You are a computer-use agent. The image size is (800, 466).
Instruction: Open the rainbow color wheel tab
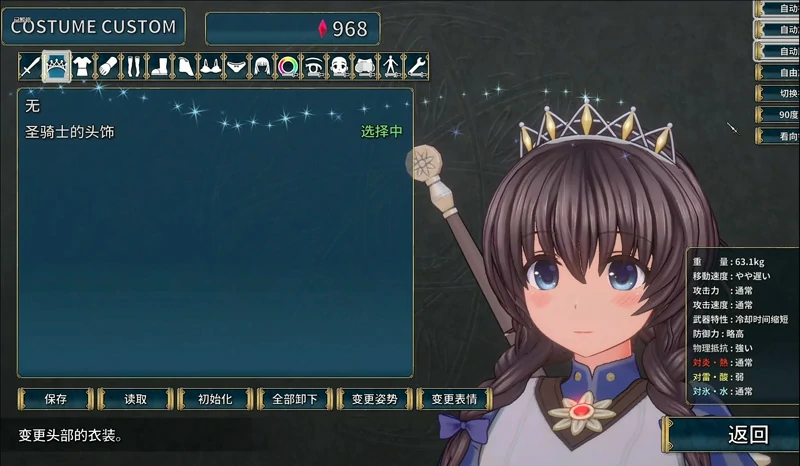pyautogui.click(x=288, y=66)
